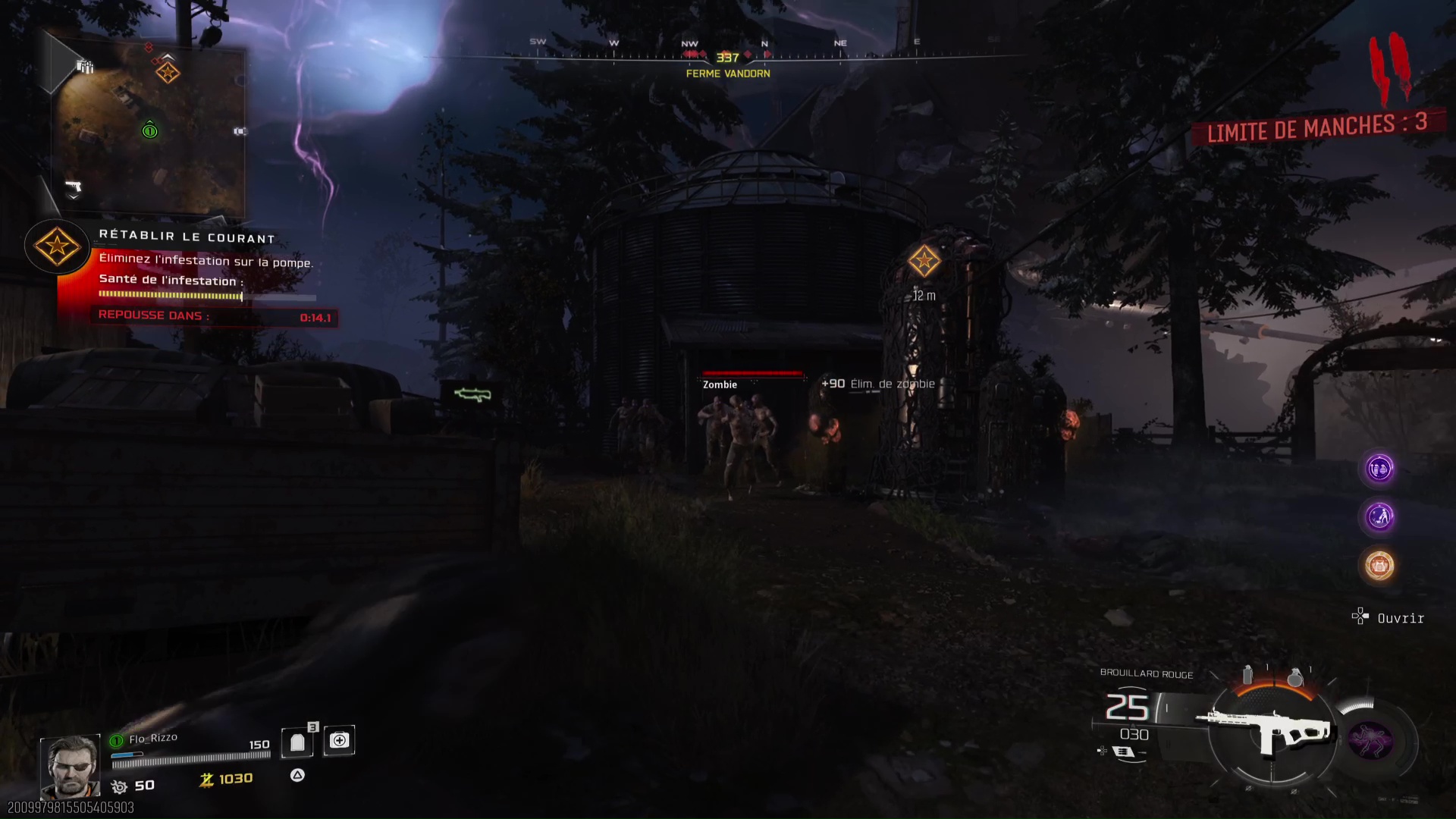Select the BROUILLARD ROUGE weapon label
Viewport: 1456px width, 819px height.
[1146, 674]
